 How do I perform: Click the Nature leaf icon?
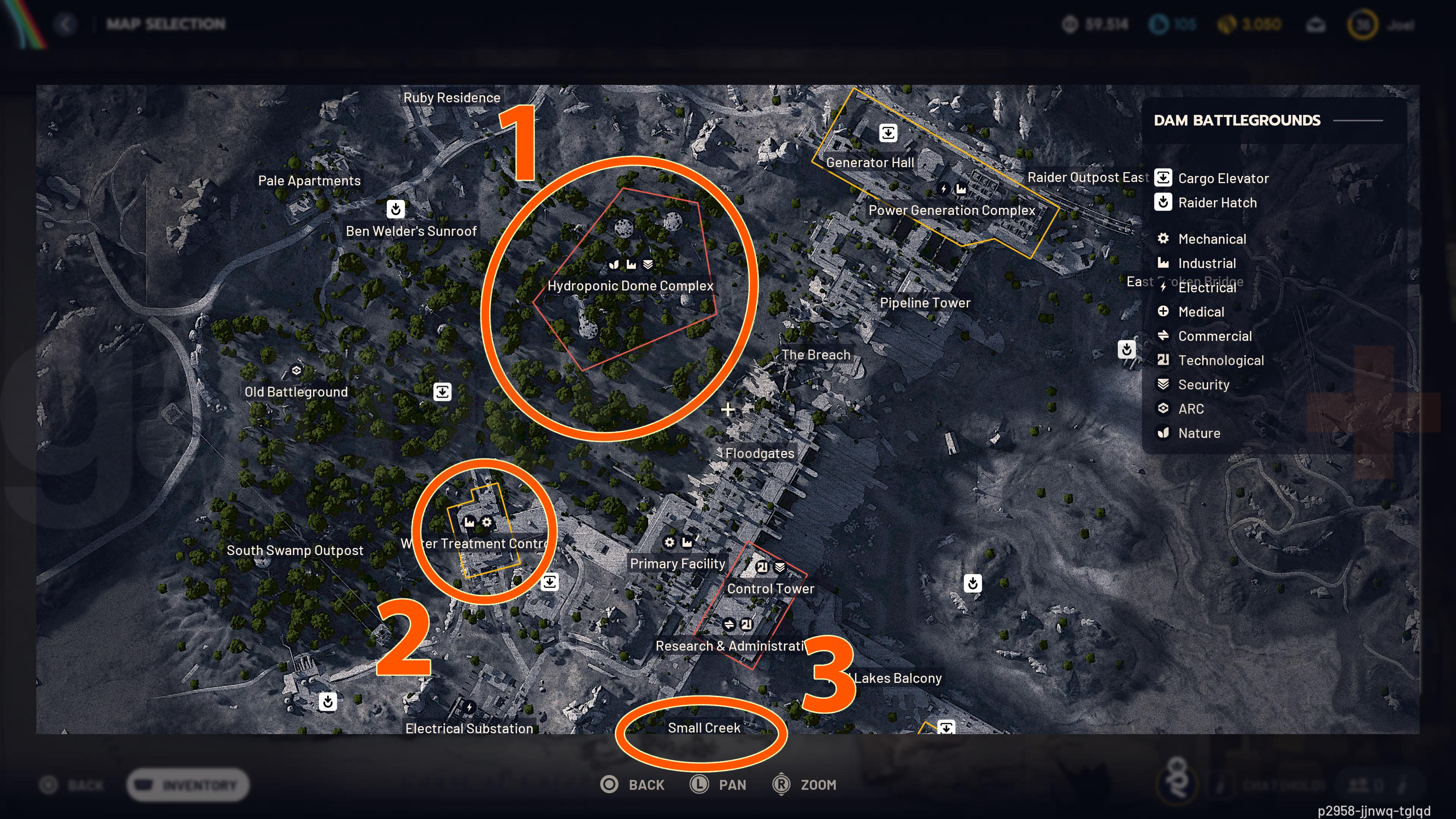[x=1163, y=433]
